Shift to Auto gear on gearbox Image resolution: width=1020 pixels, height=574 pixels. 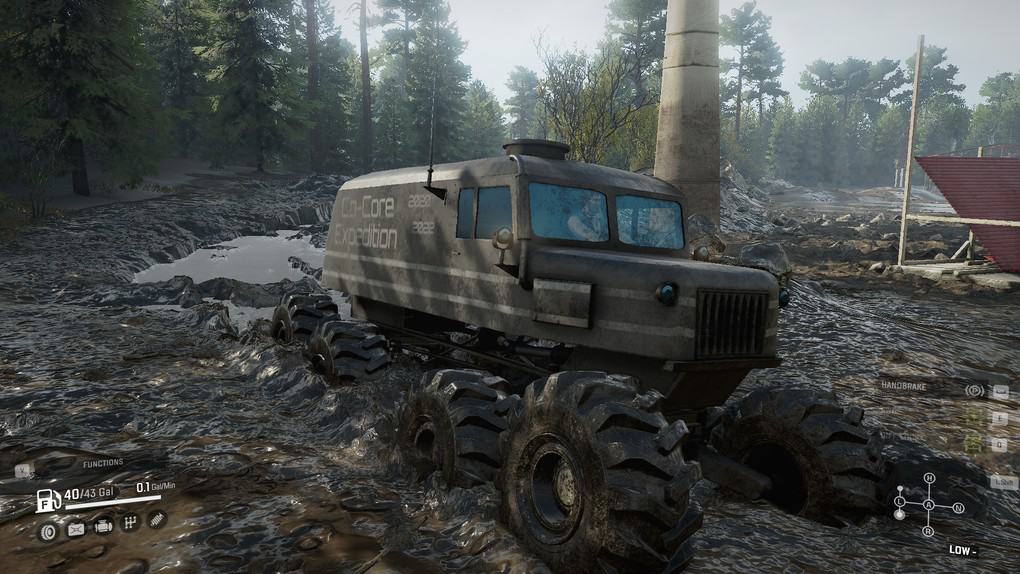(x=929, y=505)
